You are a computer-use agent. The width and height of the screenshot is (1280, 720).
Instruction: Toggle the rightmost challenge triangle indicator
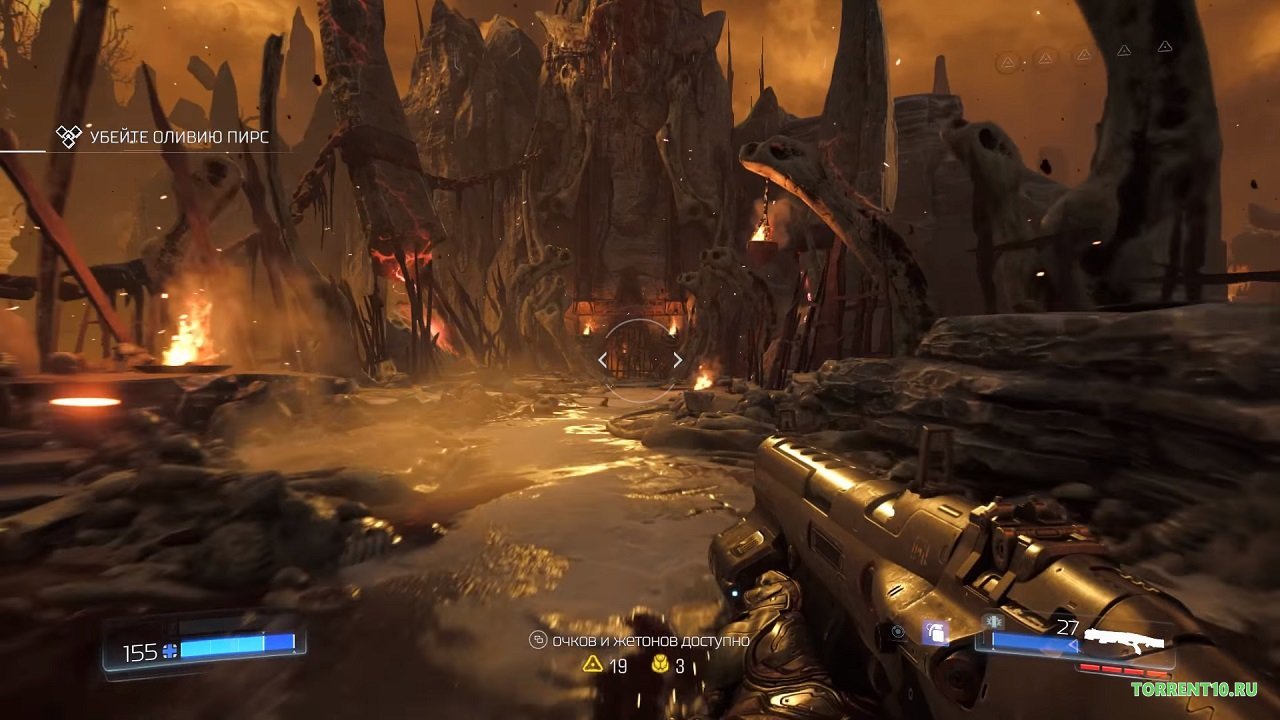pyautogui.click(x=1165, y=47)
